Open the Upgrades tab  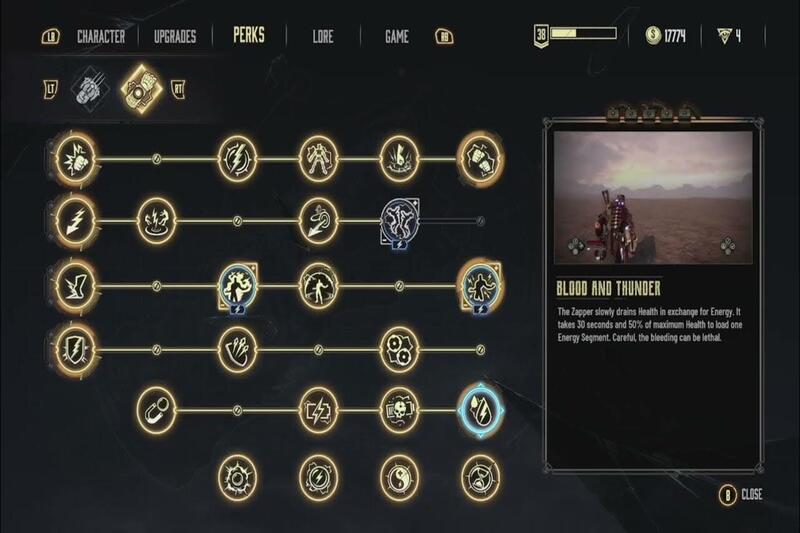click(175, 37)
